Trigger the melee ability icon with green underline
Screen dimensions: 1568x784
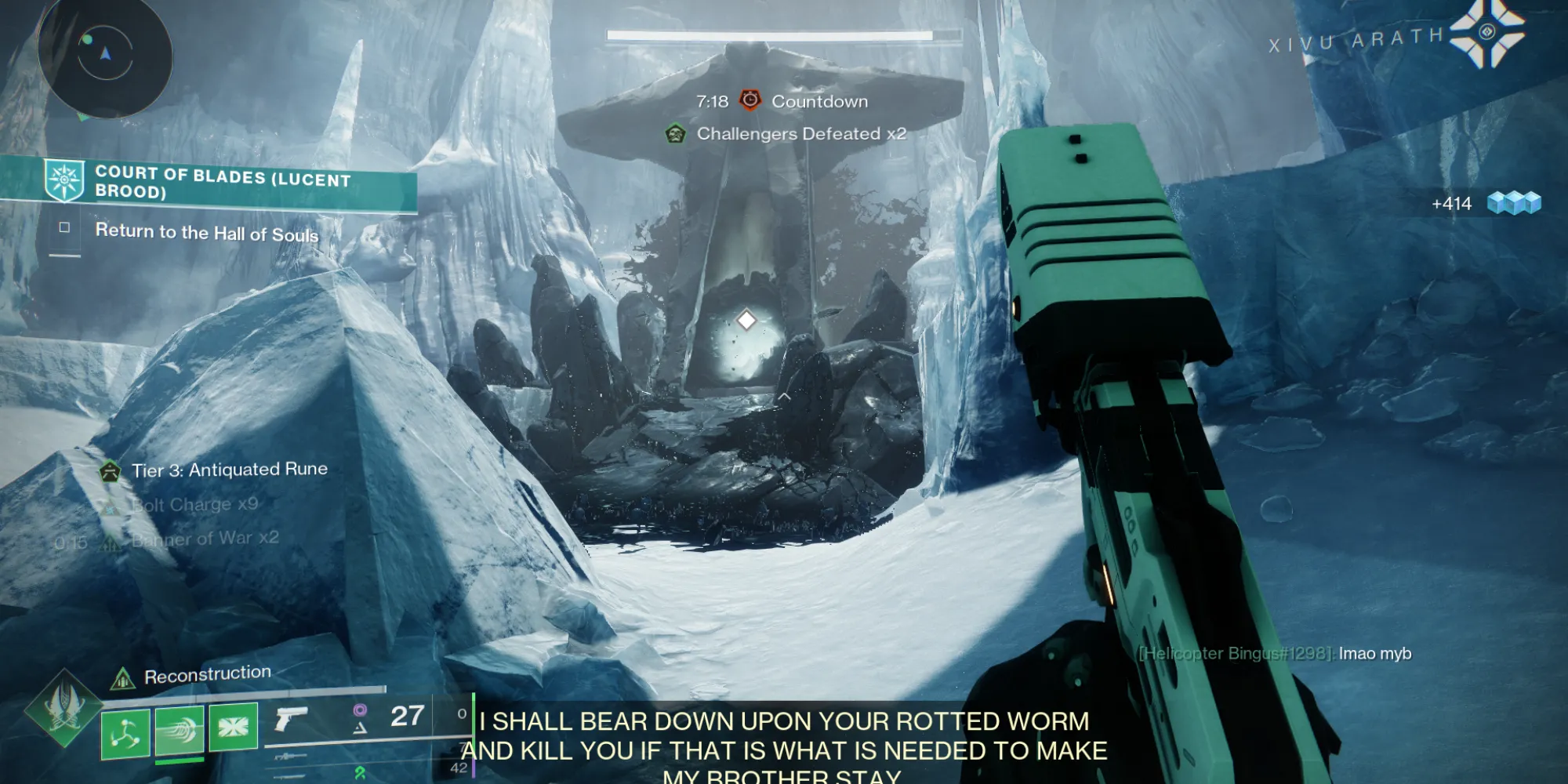(180, 730)
